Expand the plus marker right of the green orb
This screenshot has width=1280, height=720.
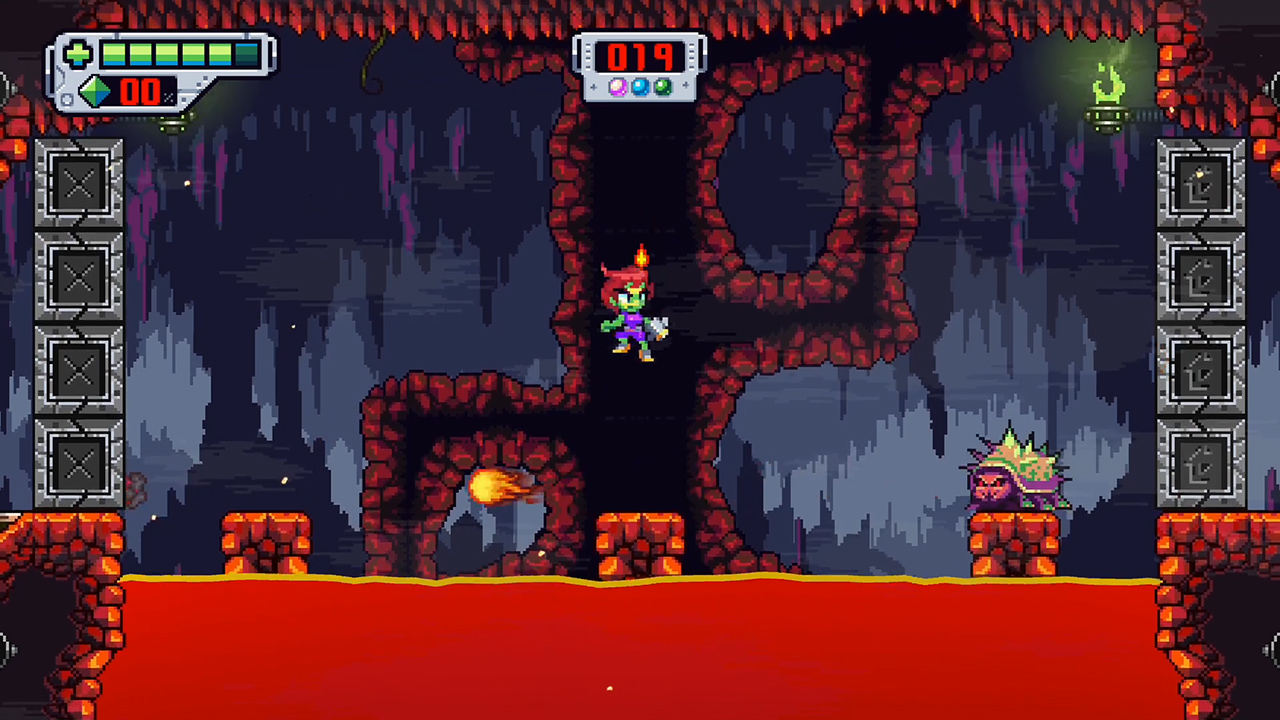coord(687,88)
